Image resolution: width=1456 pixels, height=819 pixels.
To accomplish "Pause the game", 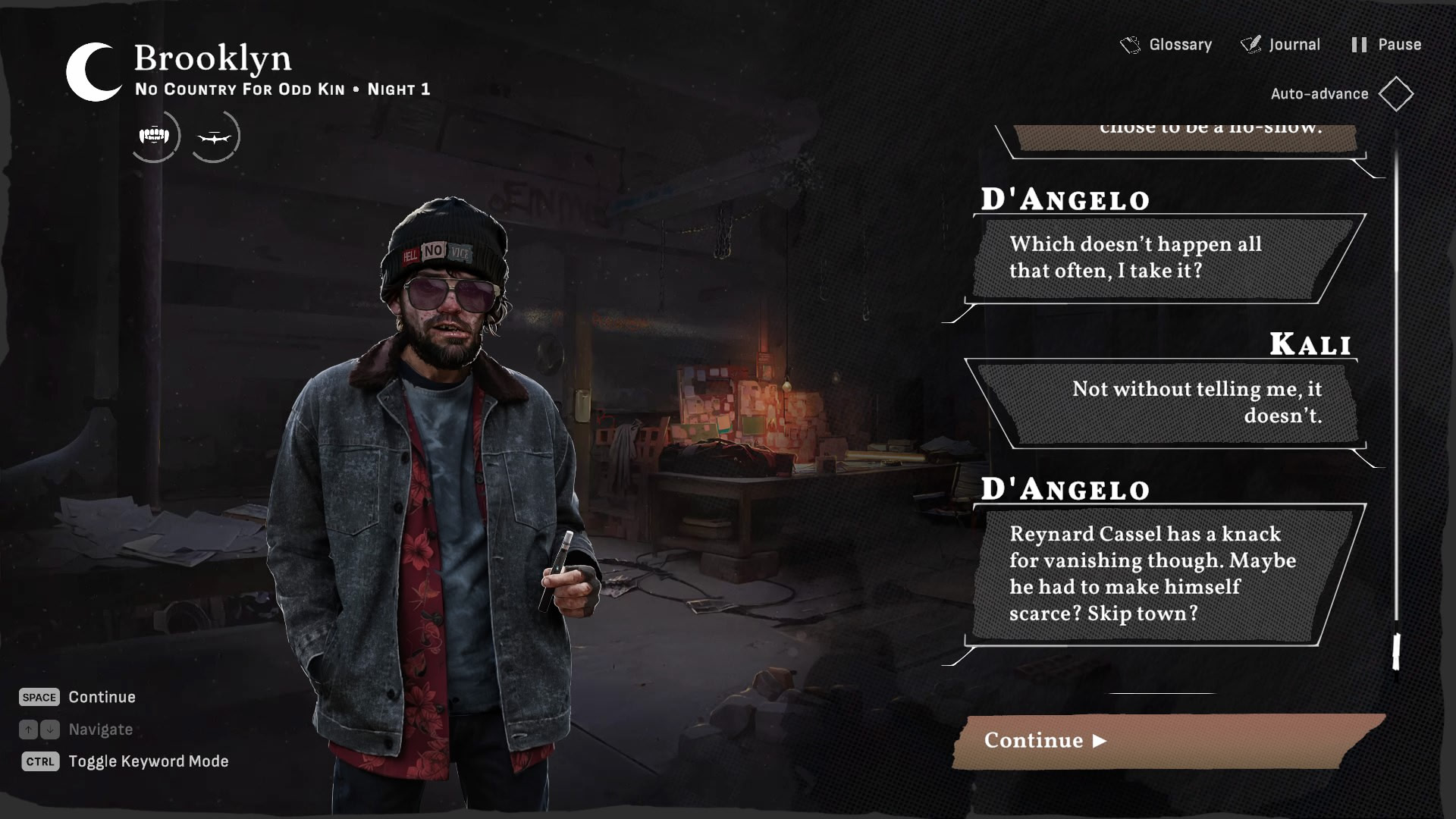I will (1386, 45).
